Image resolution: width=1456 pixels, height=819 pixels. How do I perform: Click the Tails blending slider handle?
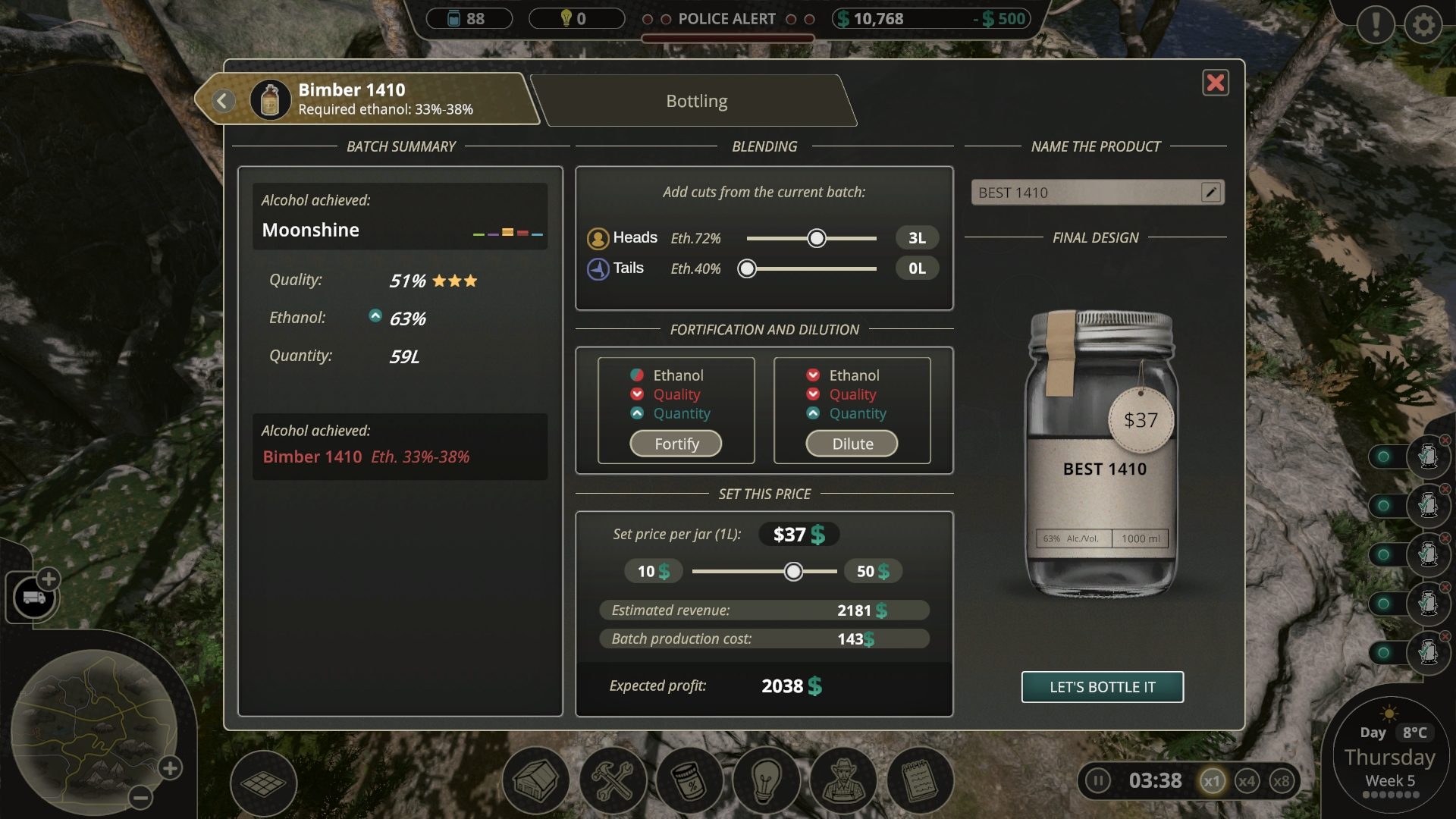click(x=747, y=268)
